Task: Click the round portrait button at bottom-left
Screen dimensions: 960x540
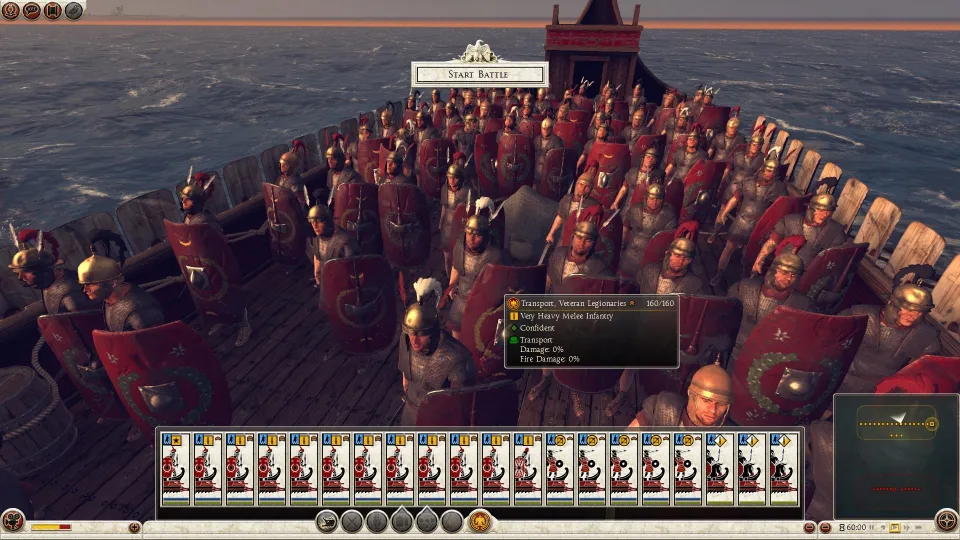Action: (x=13, y=521)
